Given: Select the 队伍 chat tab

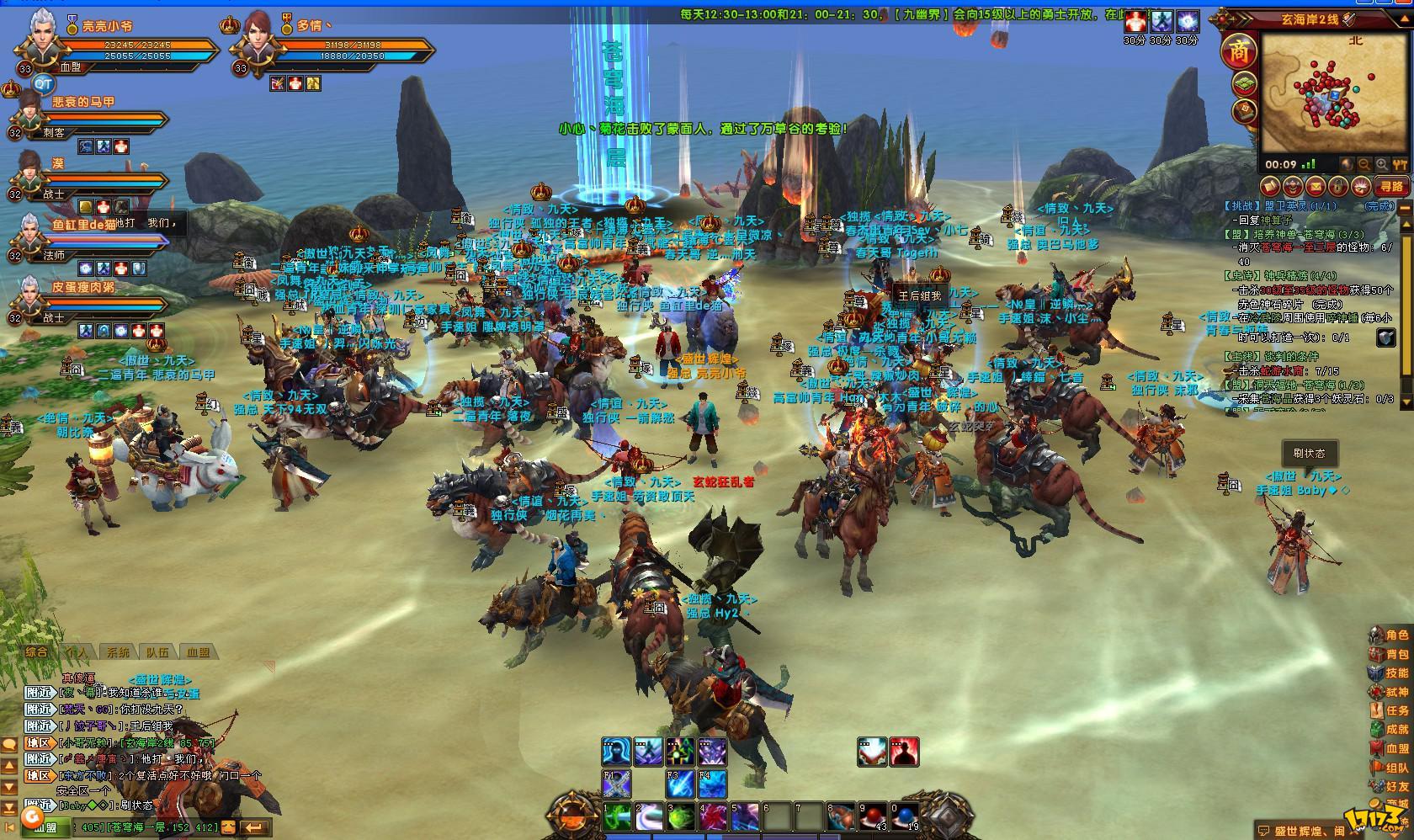Looking at the screenshot, I should point(157,652).
